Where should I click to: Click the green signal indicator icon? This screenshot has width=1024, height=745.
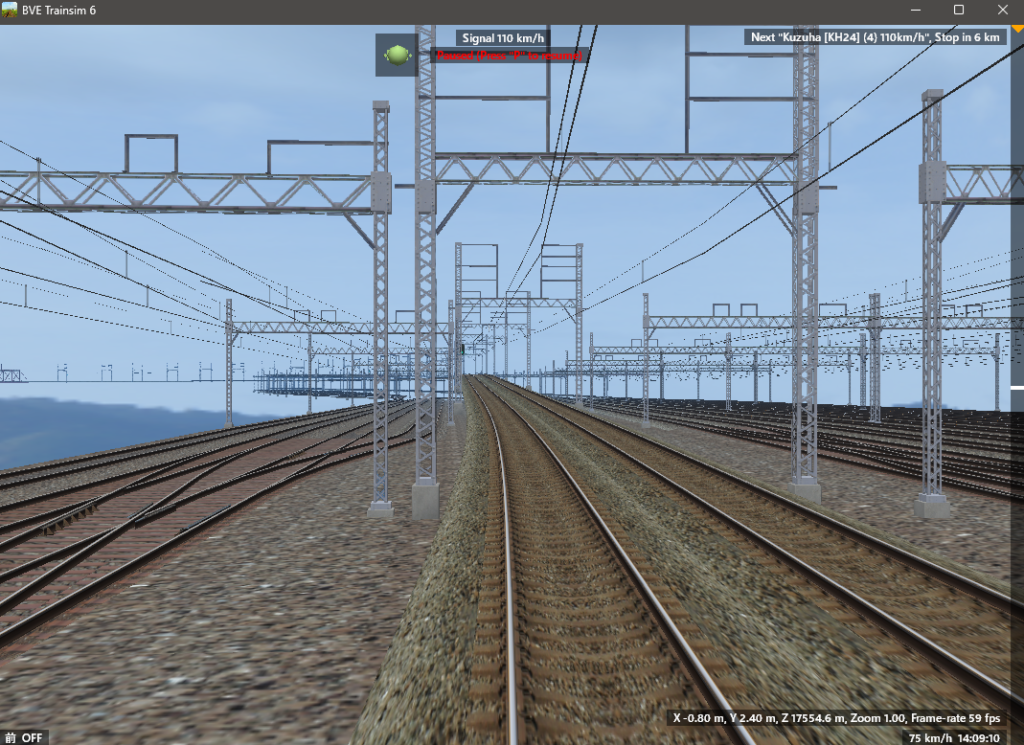click(x=397, y=55)
